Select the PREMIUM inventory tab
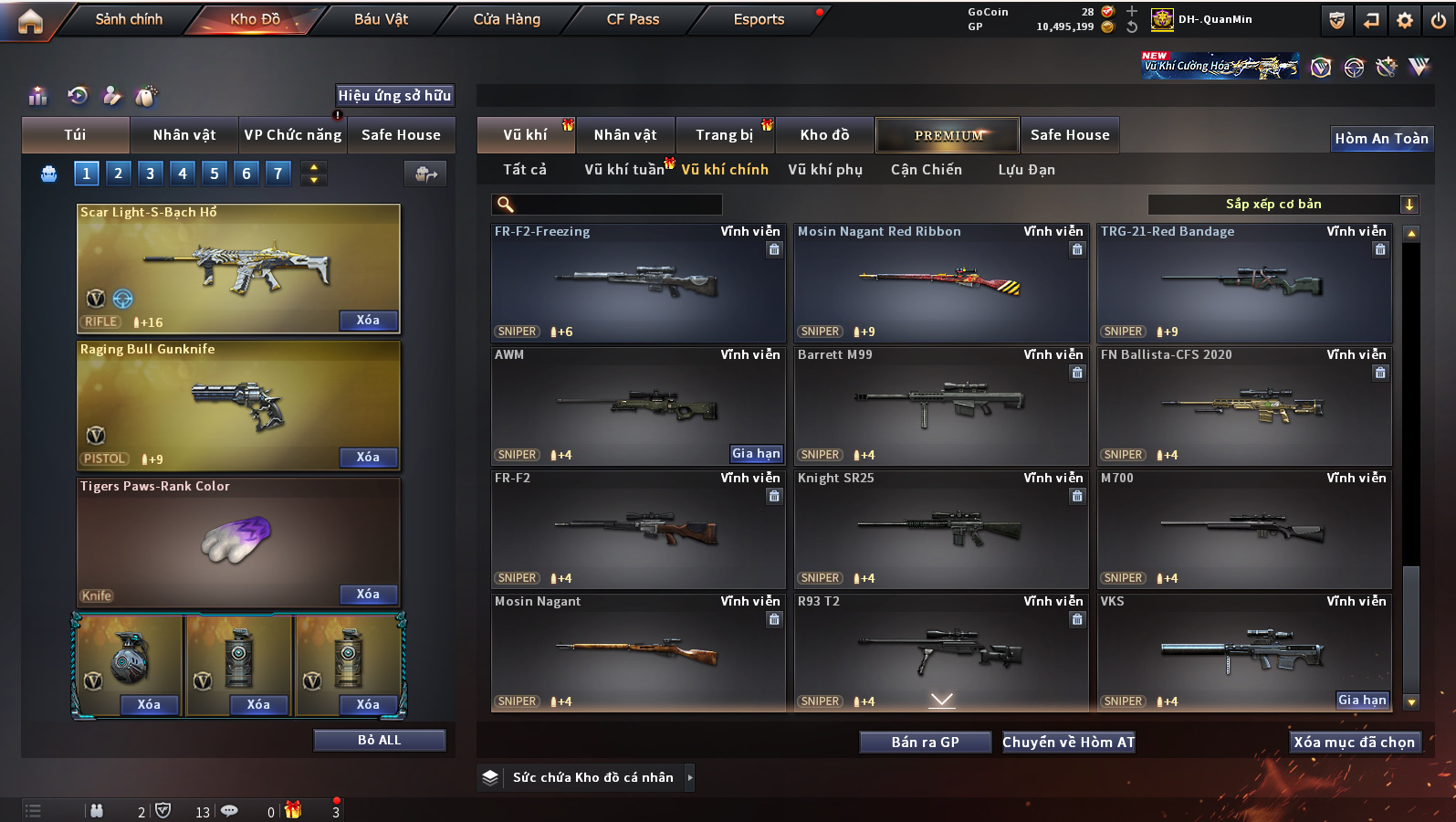Image resolution: width=1456 pixels, height=822 pixels. (948, 135)
